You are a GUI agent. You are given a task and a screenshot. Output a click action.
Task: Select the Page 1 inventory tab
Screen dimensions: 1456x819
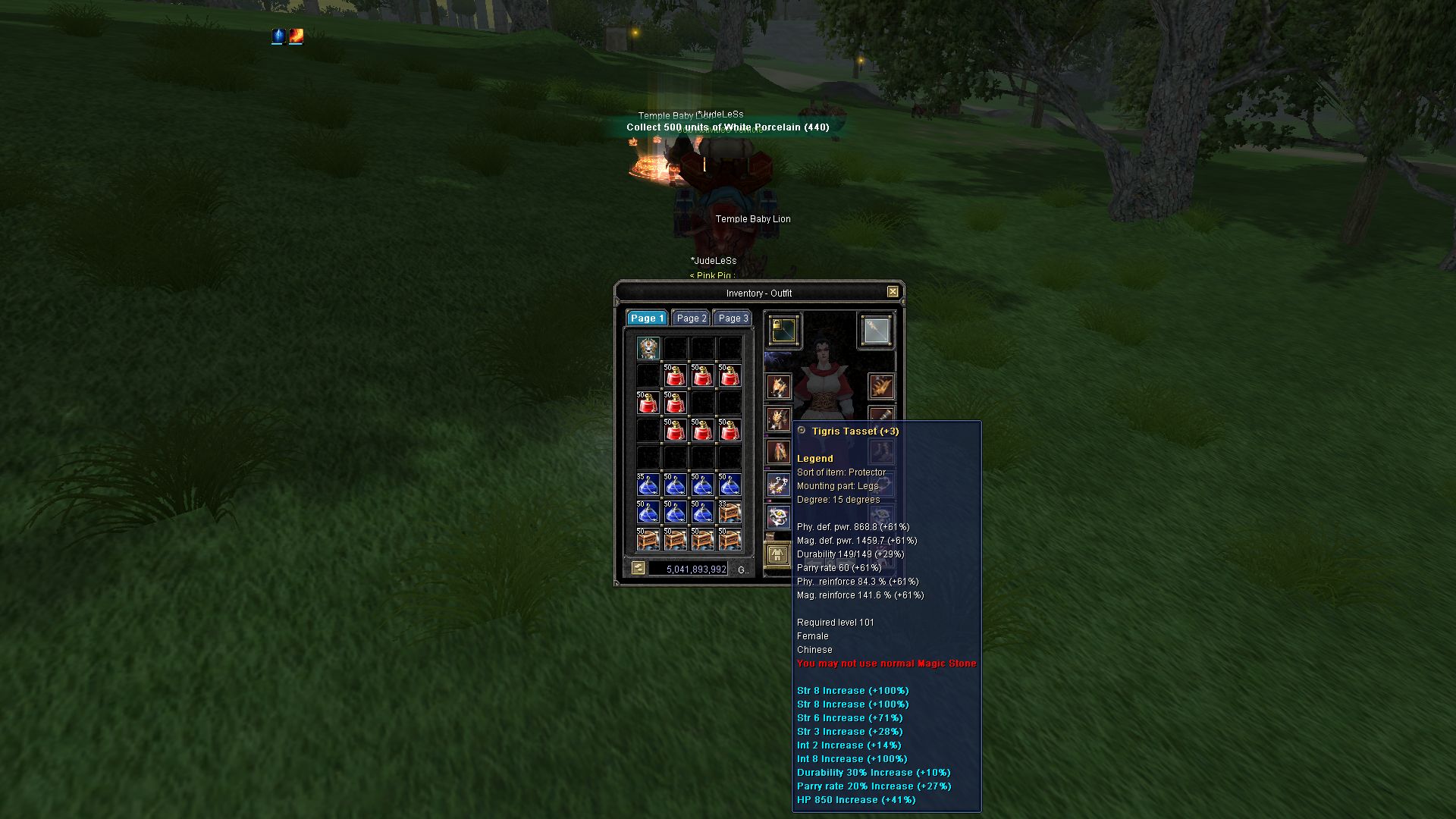point(646,318)
